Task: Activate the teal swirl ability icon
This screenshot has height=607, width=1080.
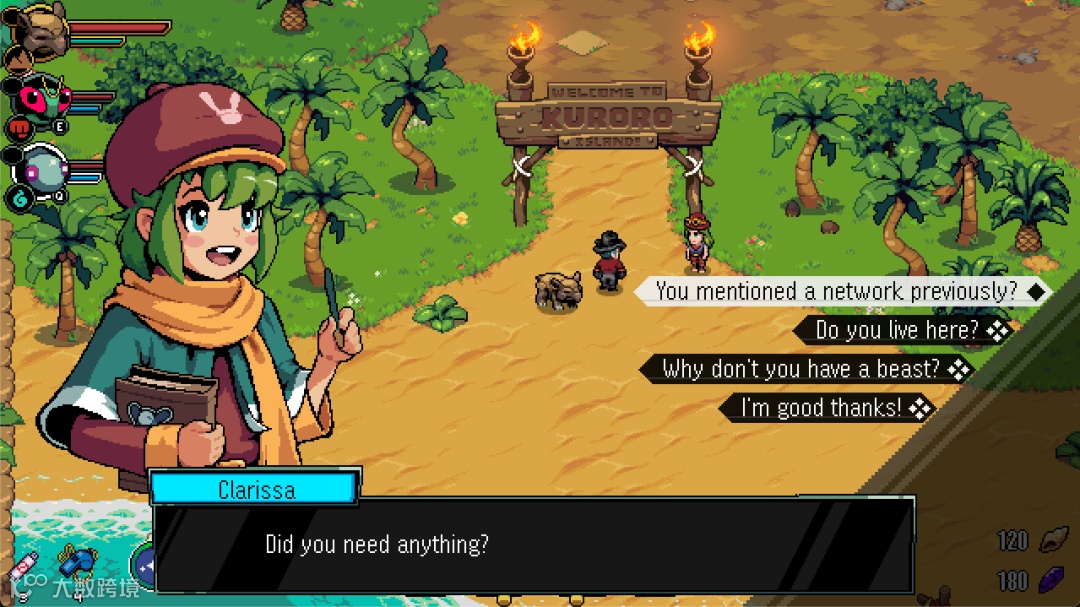Action: pos(20,198)
